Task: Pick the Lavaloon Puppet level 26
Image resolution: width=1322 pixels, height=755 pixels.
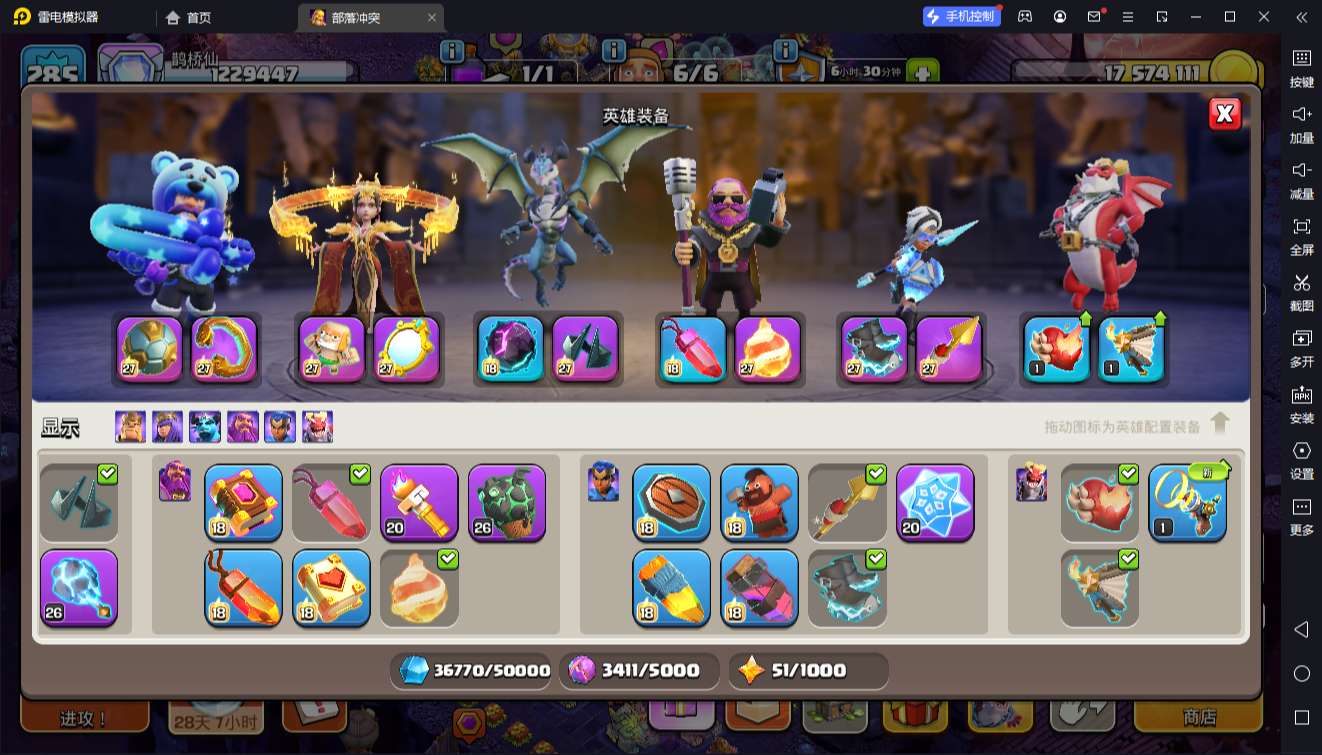Action: pos(507,502)
